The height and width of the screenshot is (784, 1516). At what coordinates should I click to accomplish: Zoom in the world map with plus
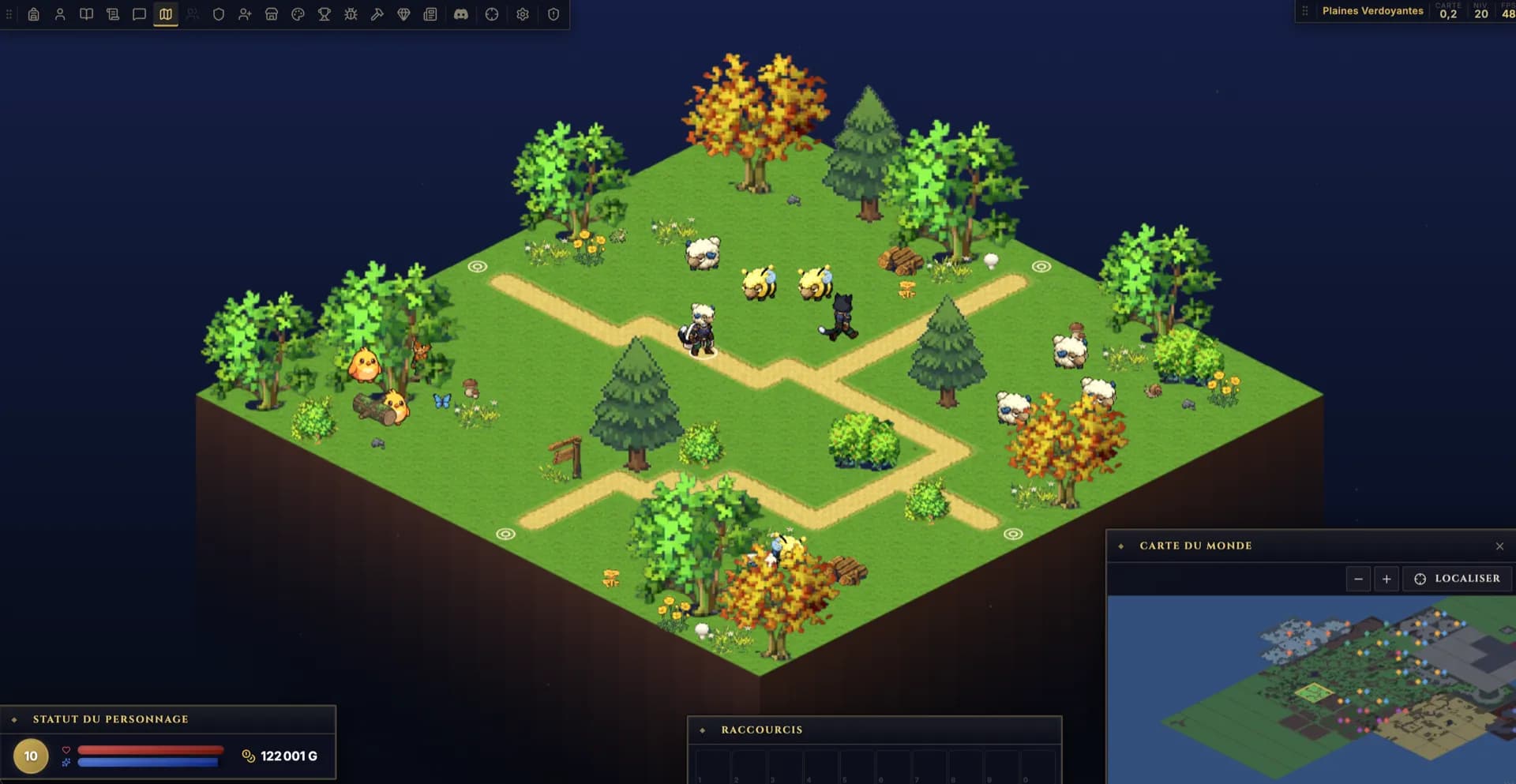pos(1387,579)
